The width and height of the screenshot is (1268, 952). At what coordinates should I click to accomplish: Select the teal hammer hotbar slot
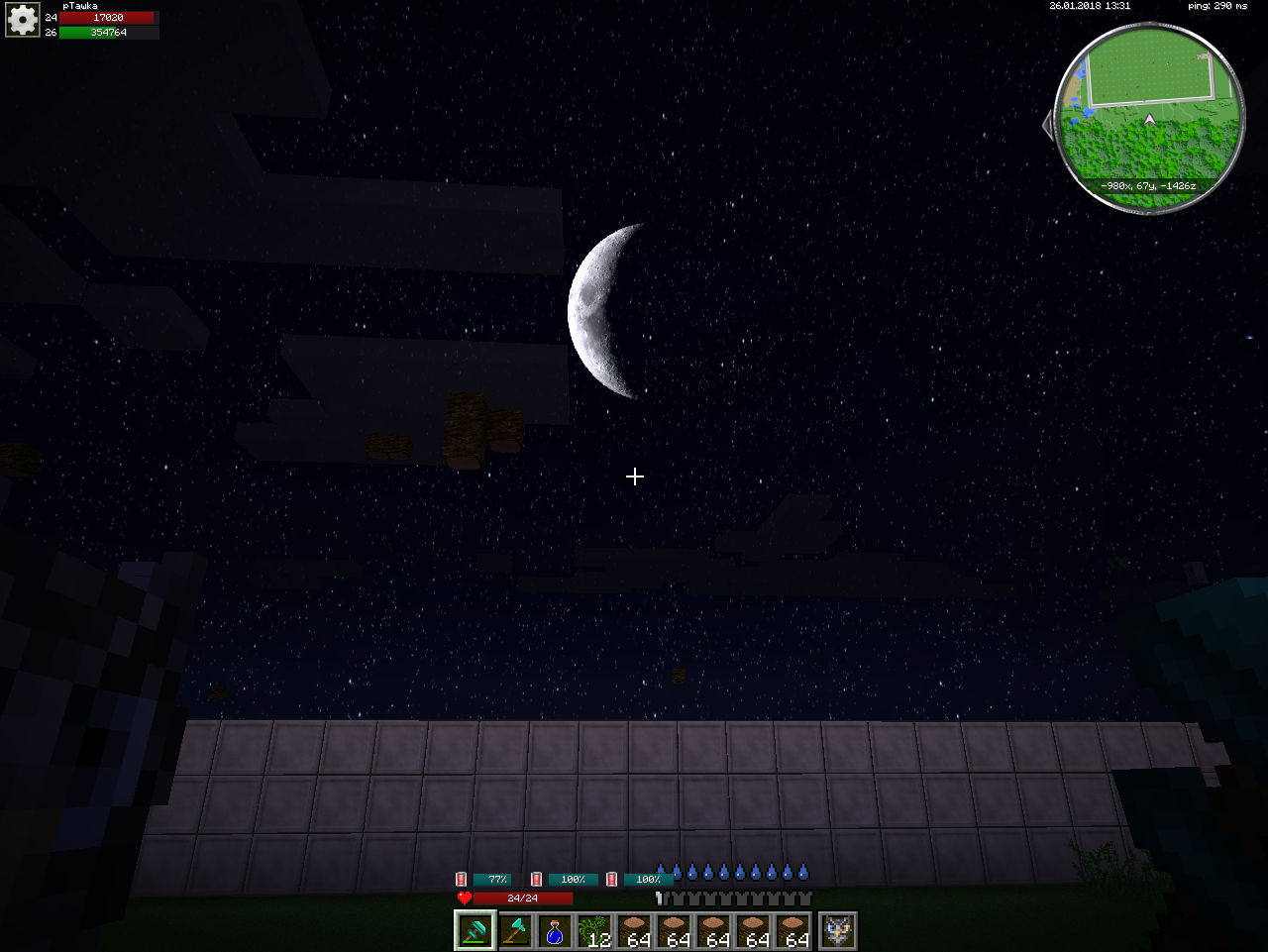click(475, 931)
